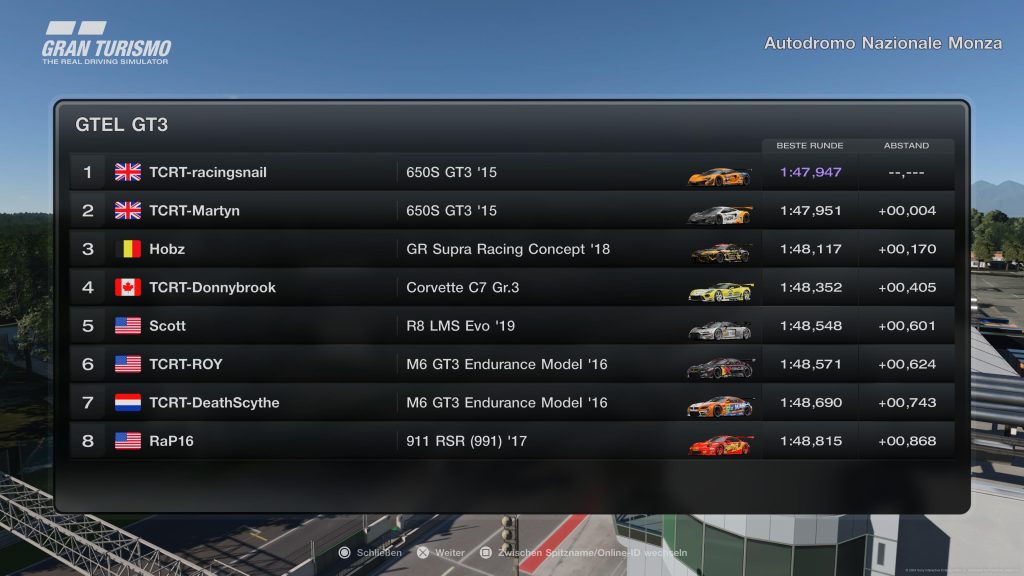Click Hobz's GR Supra entry
1024x576 pixels.
pyautogui.click(x=510, y=249)
